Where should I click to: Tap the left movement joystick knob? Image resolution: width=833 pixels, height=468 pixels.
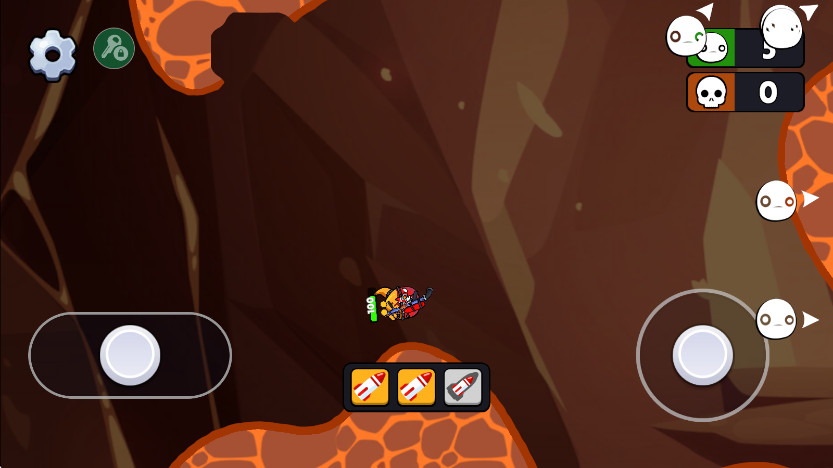130,354
